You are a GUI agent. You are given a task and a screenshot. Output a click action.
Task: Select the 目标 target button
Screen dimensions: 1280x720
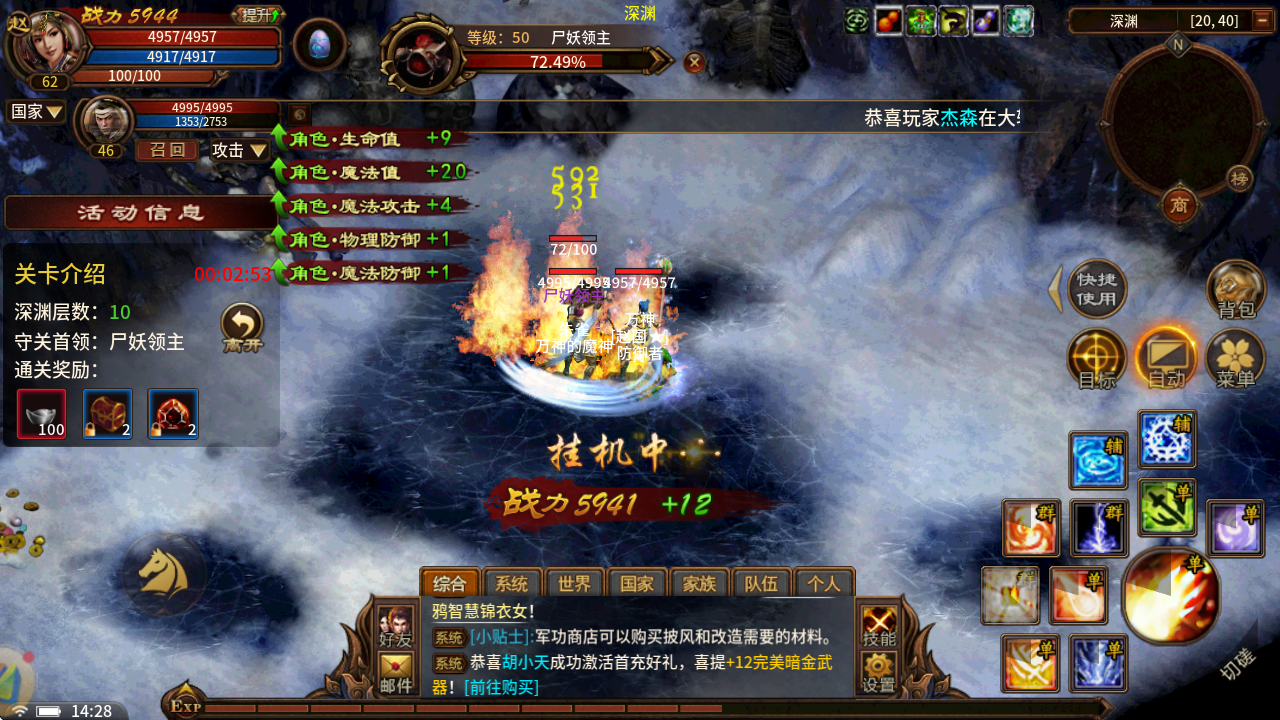coord(1097,358)
